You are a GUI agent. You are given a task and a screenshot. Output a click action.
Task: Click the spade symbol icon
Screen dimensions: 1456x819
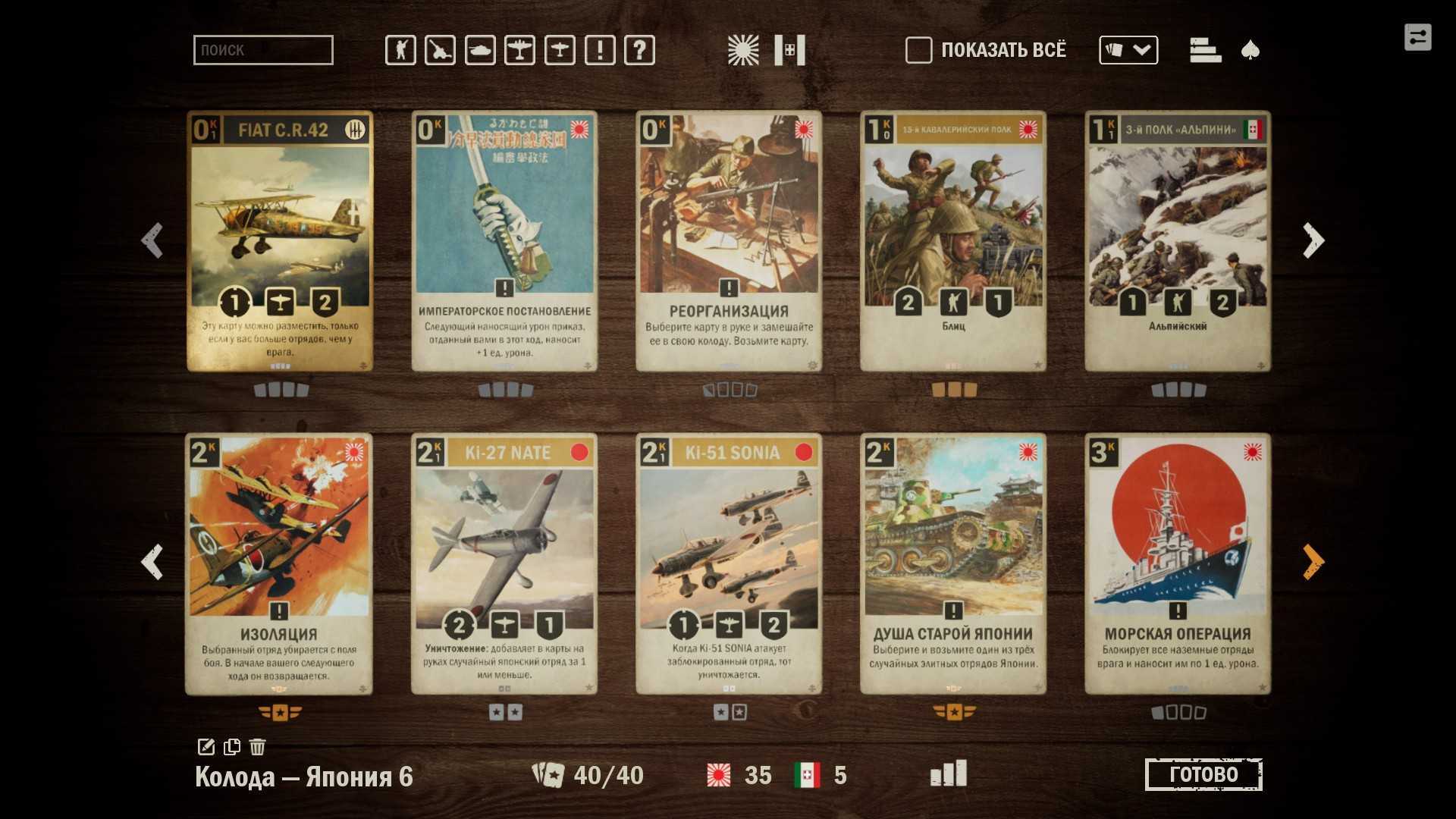pyautogui.click(x=1250, y=50)
